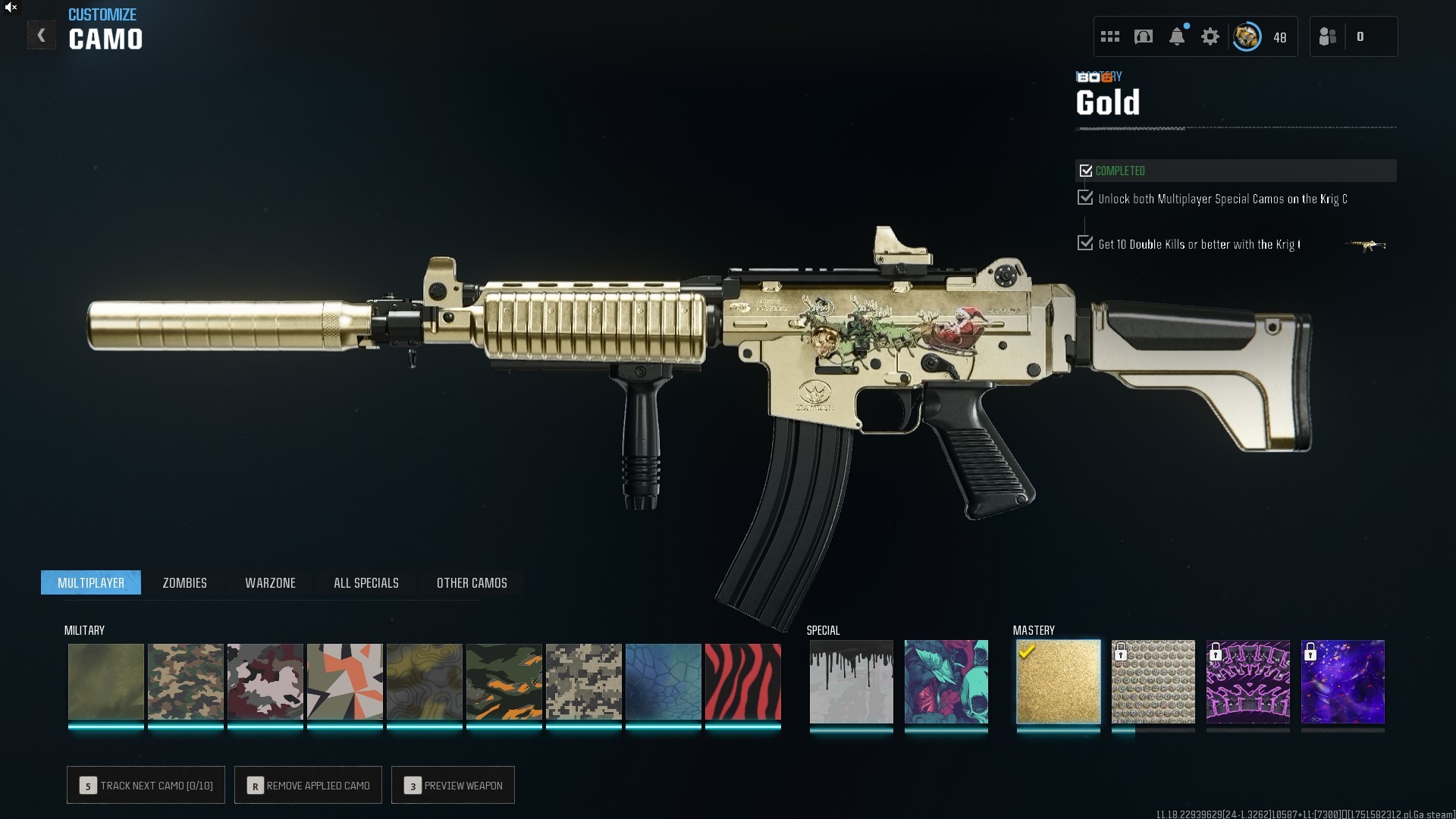Apply the blue cracked scale camo
Viewport: 1456px width, 819px height.
pyautogui.click(x=663, y=681)
